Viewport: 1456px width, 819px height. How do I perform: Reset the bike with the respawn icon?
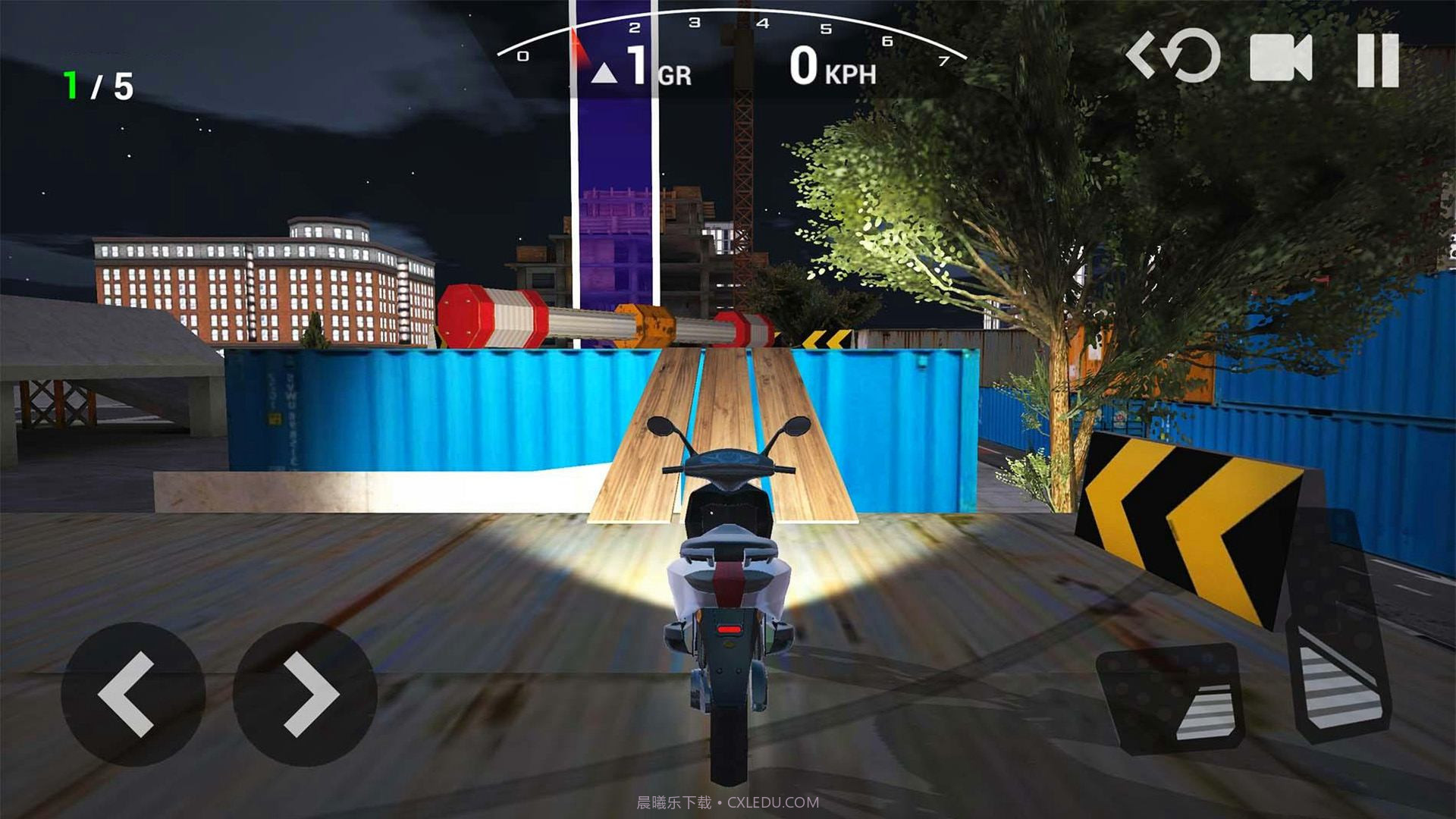coord(1174,56)
